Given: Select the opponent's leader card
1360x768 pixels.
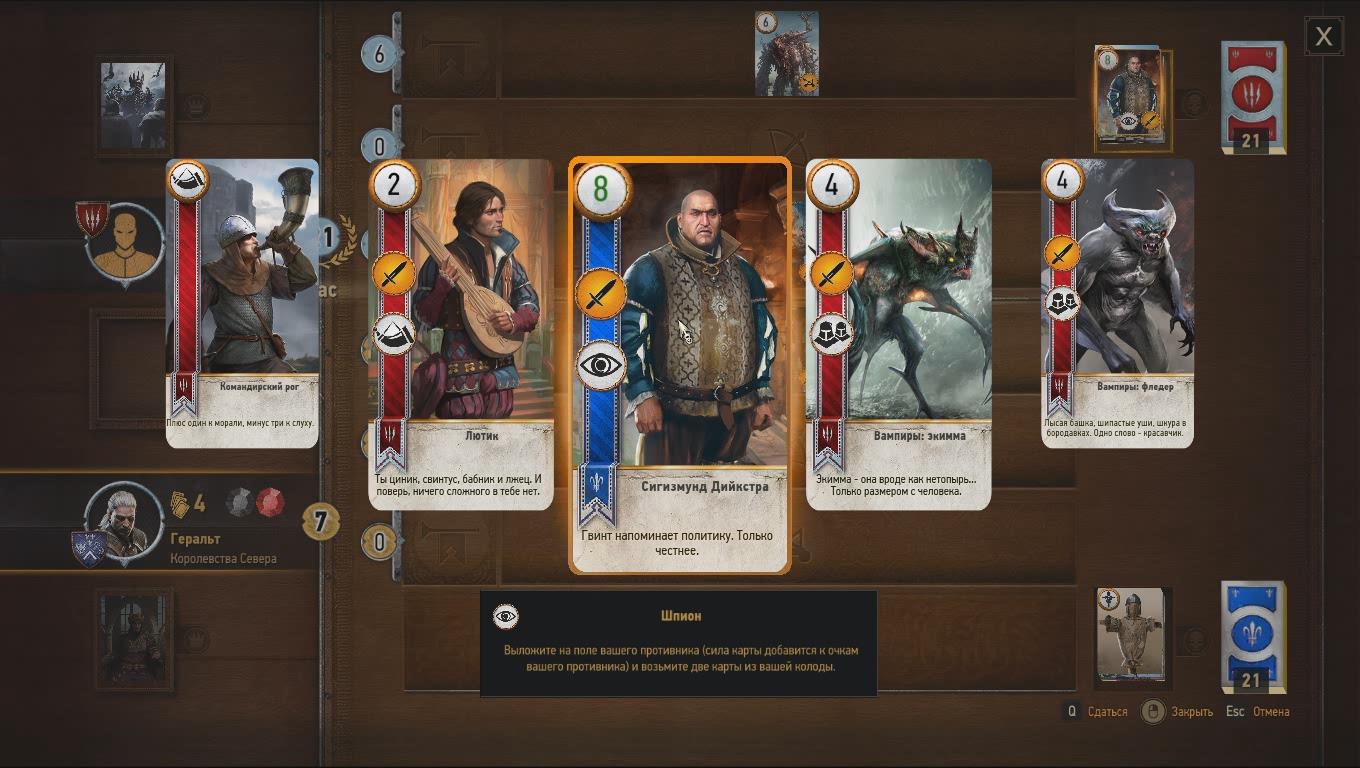Looking at the screenshot, I should point(134,105).
